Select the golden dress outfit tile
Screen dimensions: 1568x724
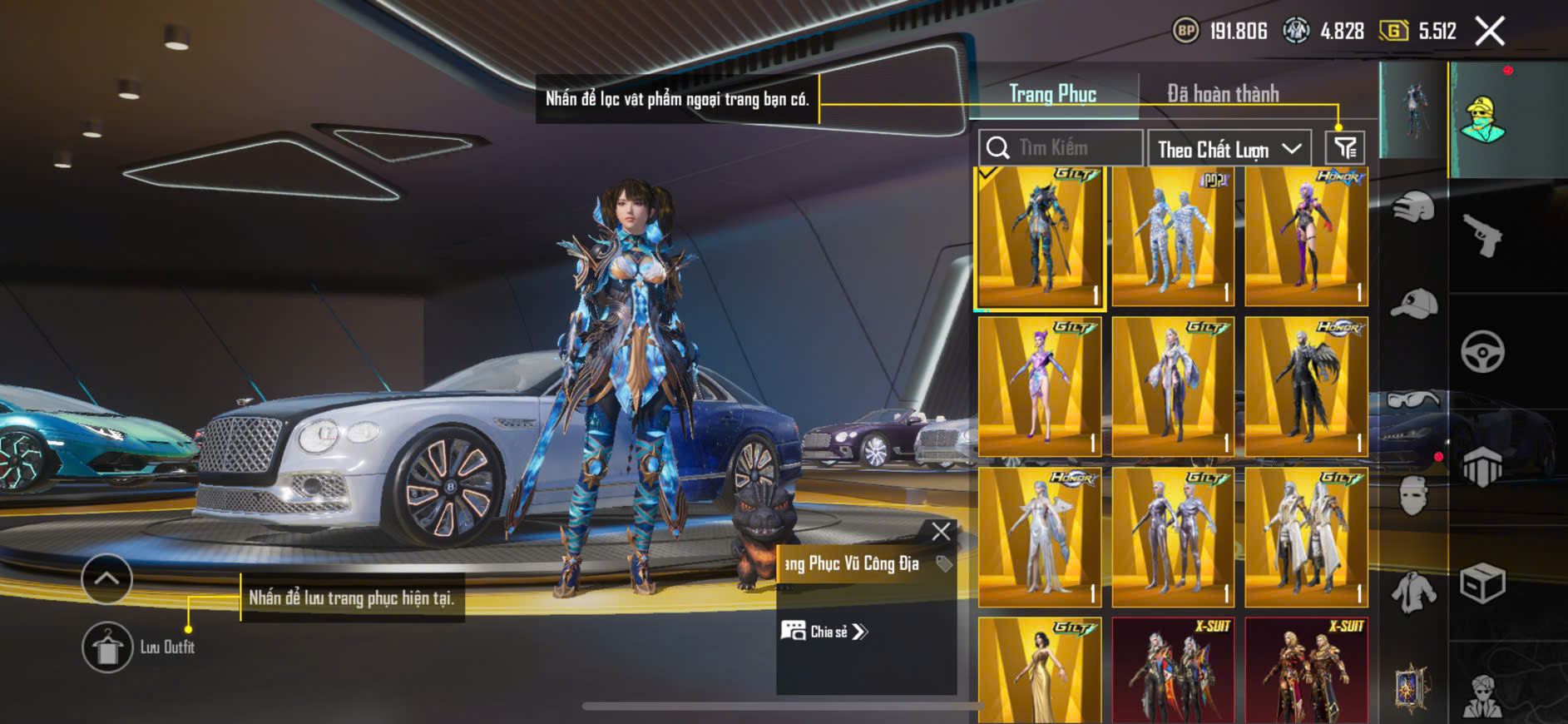click(x=1040, y=670)
